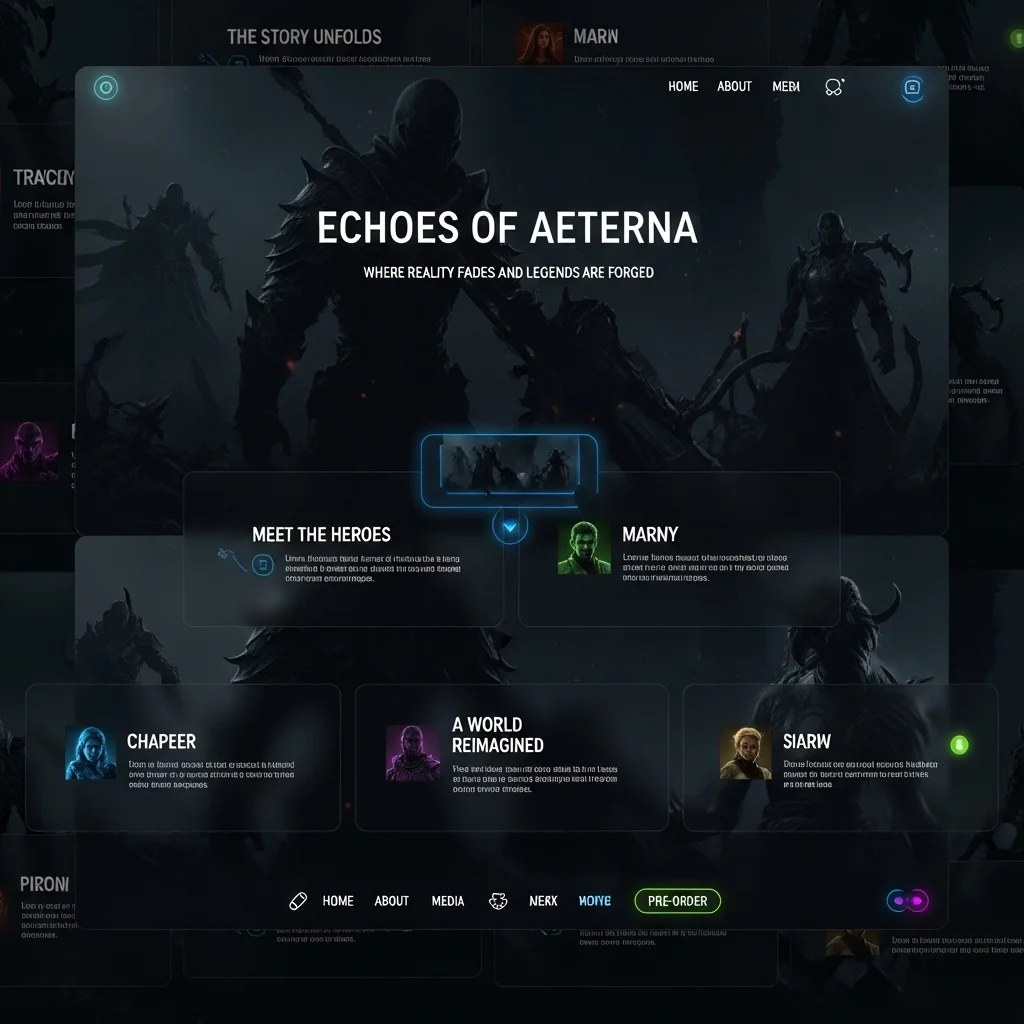Select the highlighted NOIYE footer link
Image resolution: width=1024 pixels, height=1024 pixels.
(595, 901)
